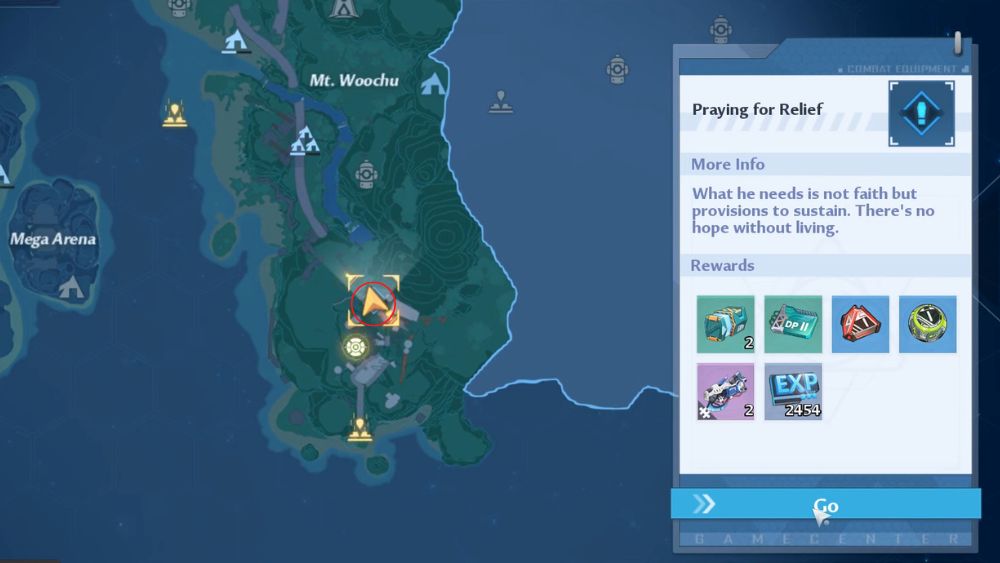
Task: Choose the golden beacon at the southern tip
Action: click(x=359, y=430)
